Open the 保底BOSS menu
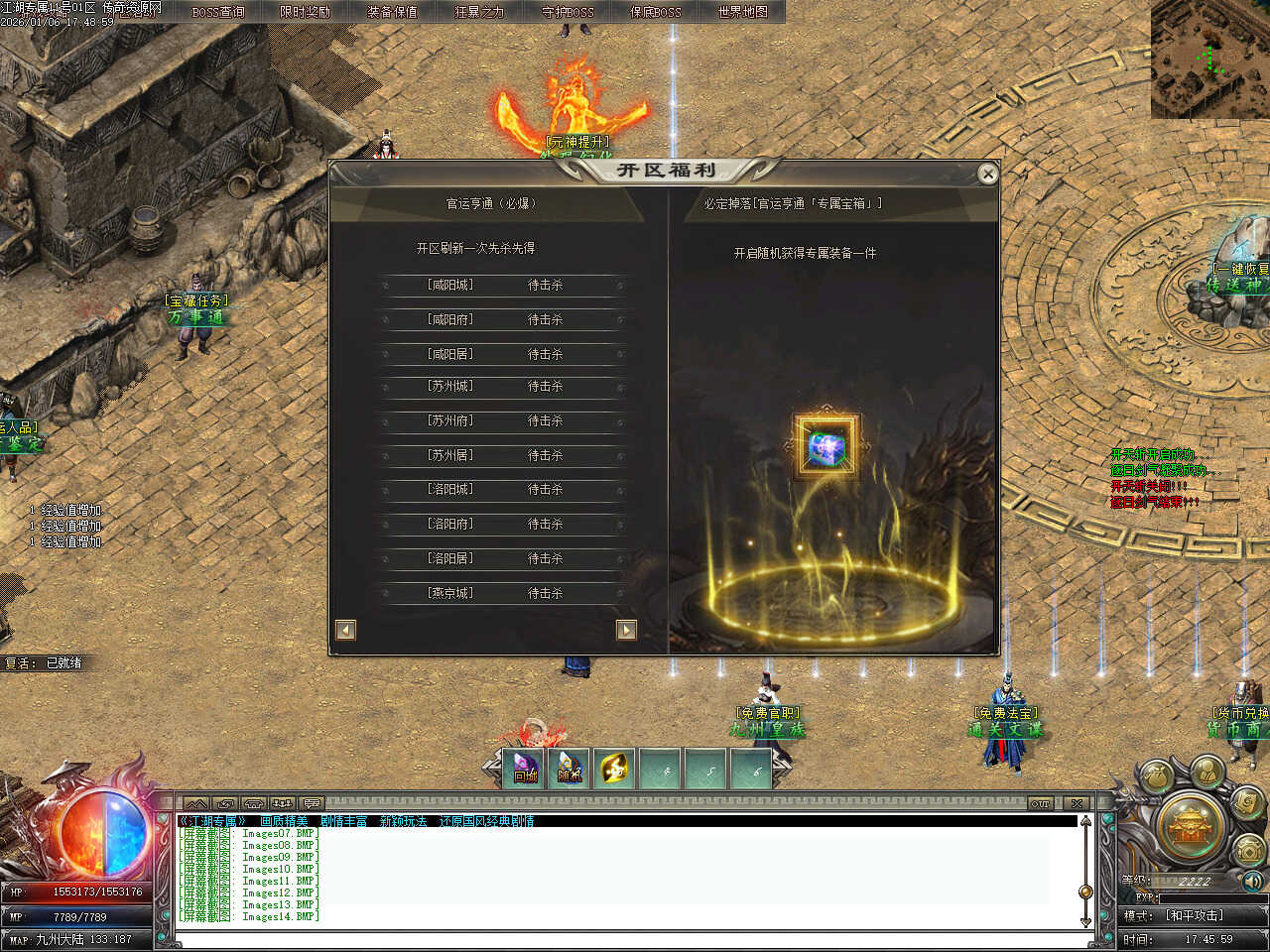 pyautogui.click(x=656, y=12)
